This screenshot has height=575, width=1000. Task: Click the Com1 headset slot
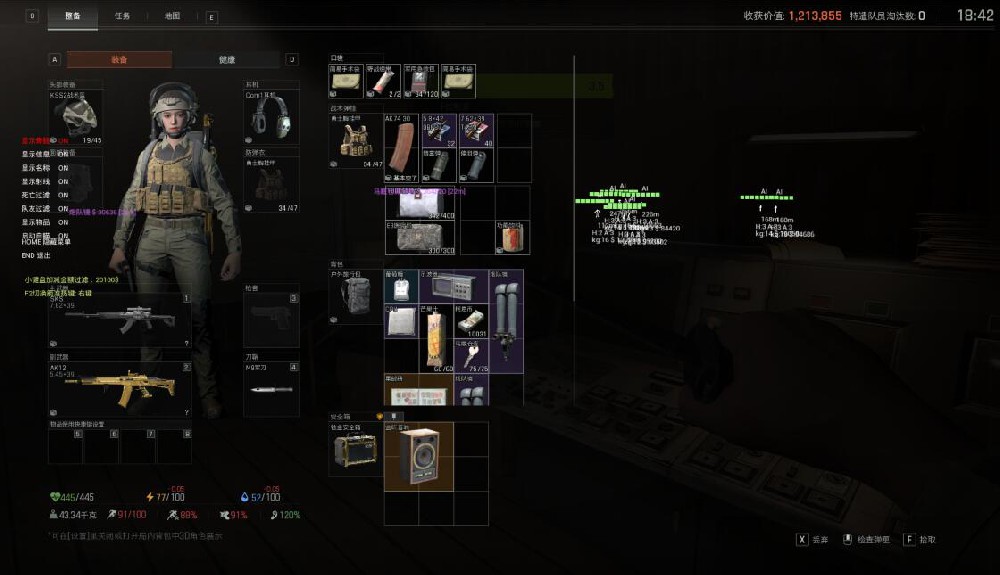click(272, 114)
